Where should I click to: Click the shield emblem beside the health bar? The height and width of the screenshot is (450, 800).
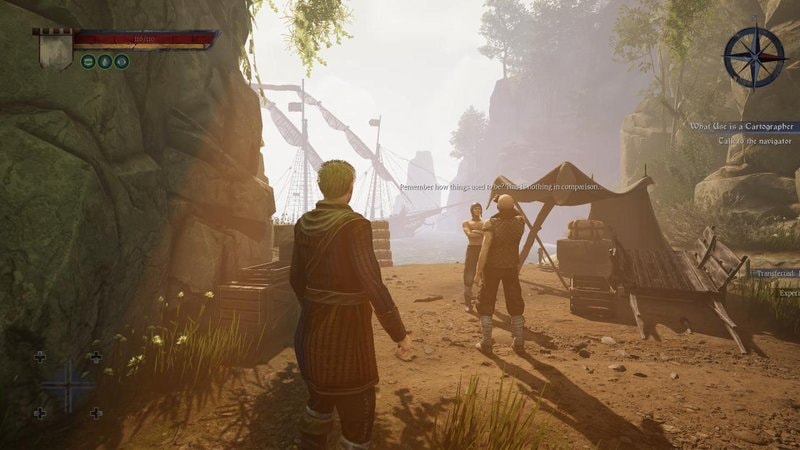click(54, 48)
